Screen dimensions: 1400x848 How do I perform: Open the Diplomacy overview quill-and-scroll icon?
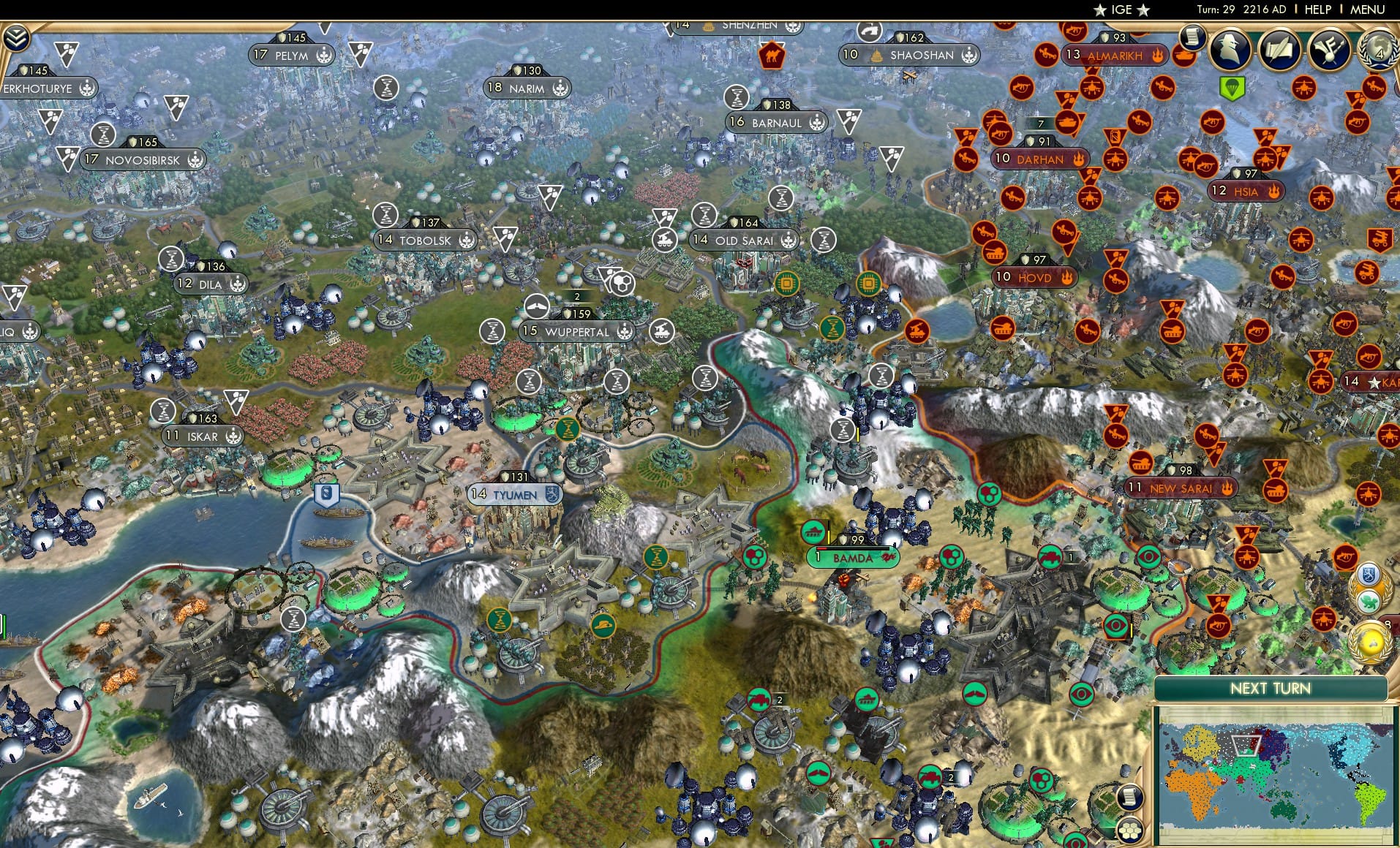click(x=1279, y=50)
